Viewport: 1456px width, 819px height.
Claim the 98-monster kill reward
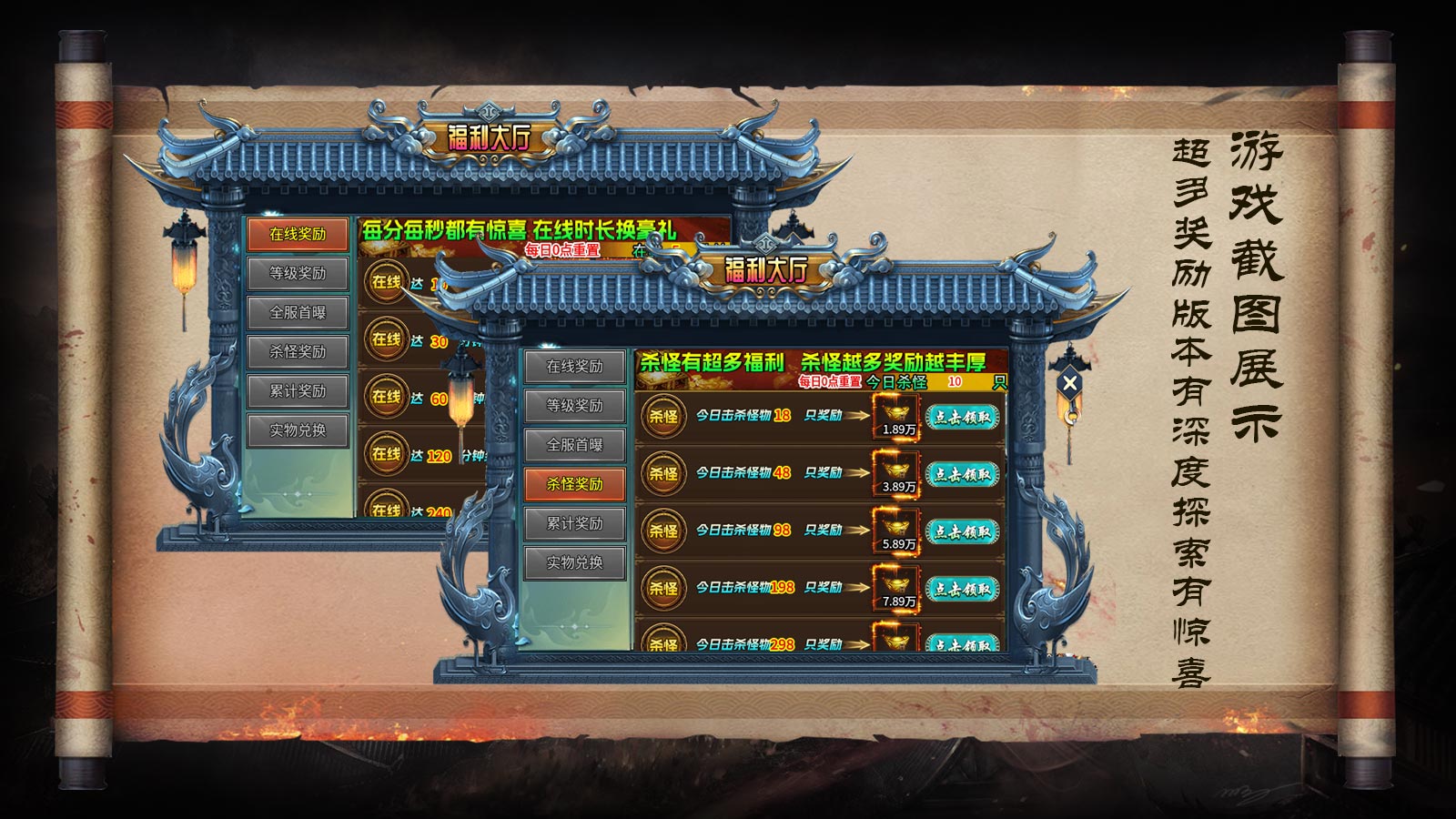tap(962, 531)
